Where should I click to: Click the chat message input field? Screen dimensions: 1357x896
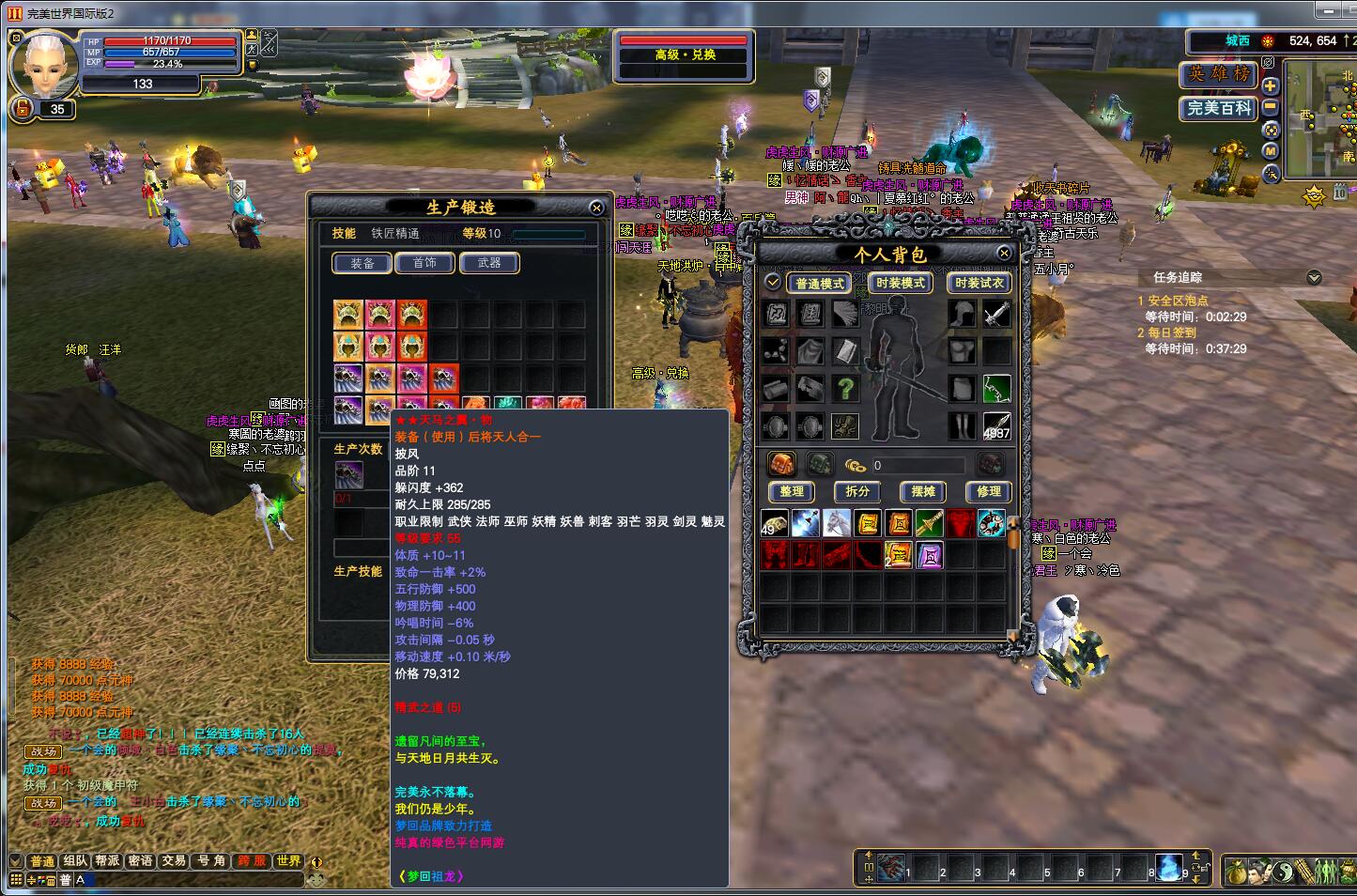(188, 880)
